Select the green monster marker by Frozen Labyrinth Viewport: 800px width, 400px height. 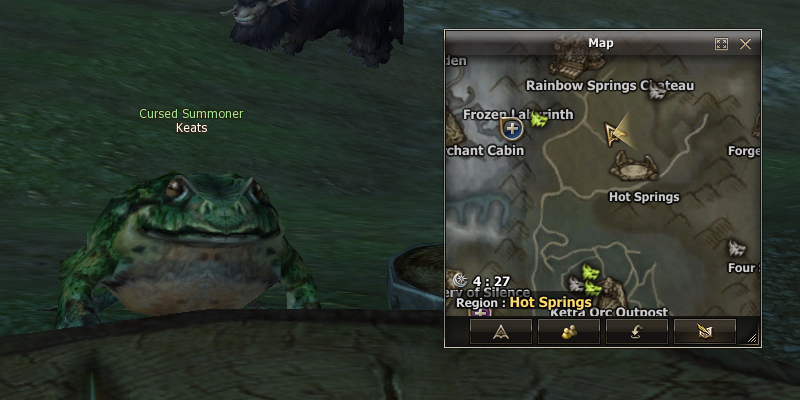[x=540, y=121]
